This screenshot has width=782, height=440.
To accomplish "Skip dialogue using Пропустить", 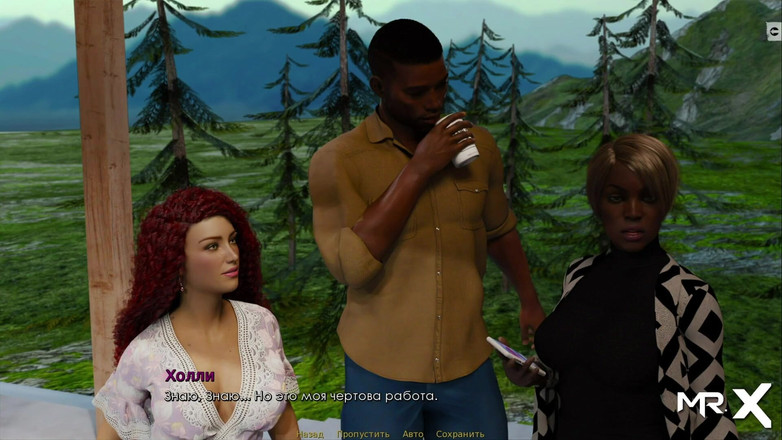I will (363, 434).
